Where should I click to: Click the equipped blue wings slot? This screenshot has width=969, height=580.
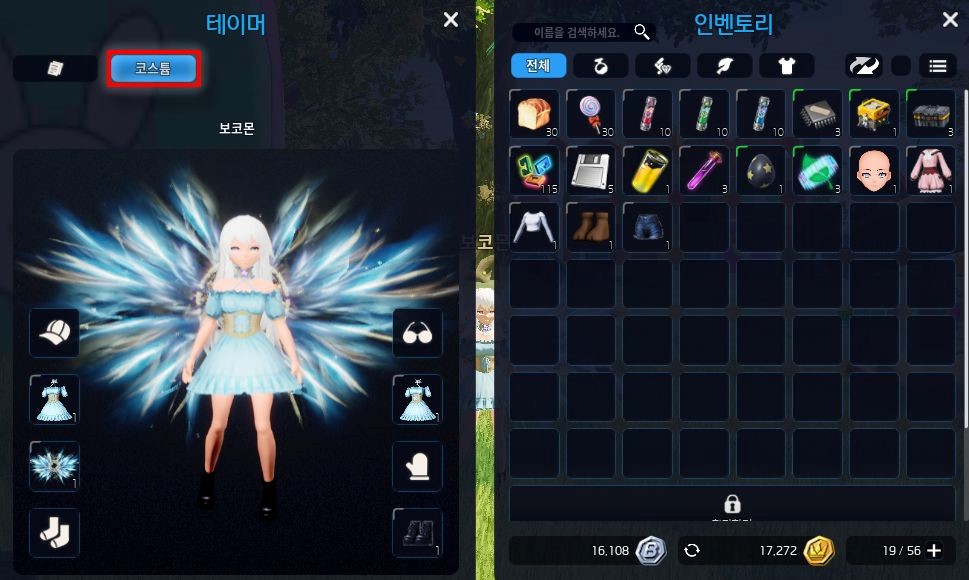(x=54, y=465)
